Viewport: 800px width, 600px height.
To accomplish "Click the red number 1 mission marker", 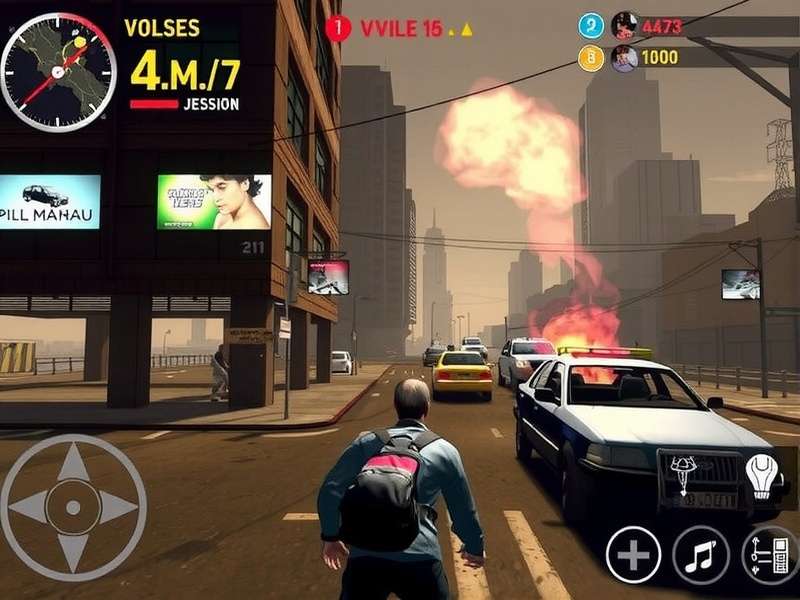I will (x=338, y=29).
